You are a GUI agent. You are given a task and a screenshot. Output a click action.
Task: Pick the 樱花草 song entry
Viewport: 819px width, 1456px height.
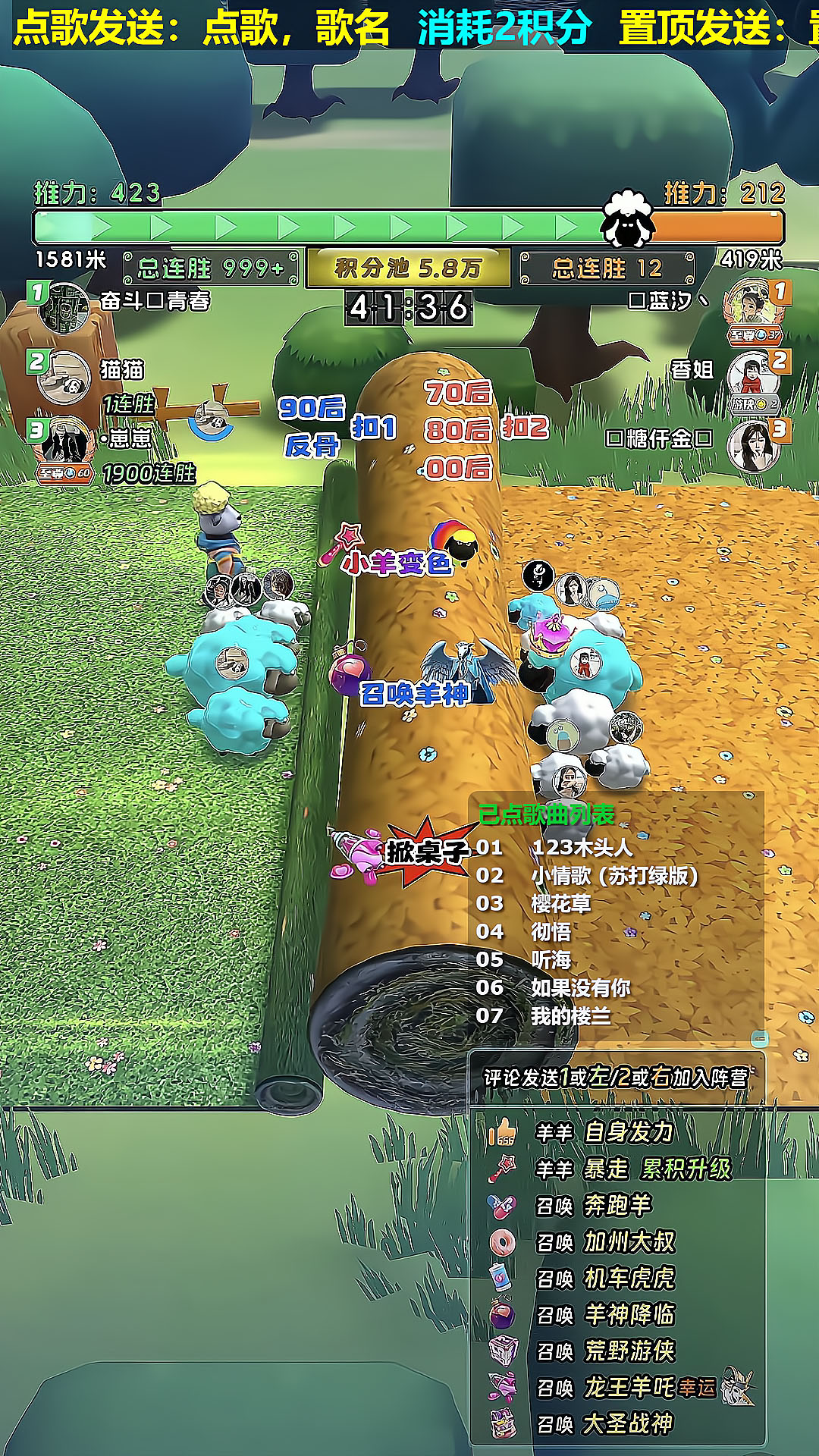click(x=560, y=903)
